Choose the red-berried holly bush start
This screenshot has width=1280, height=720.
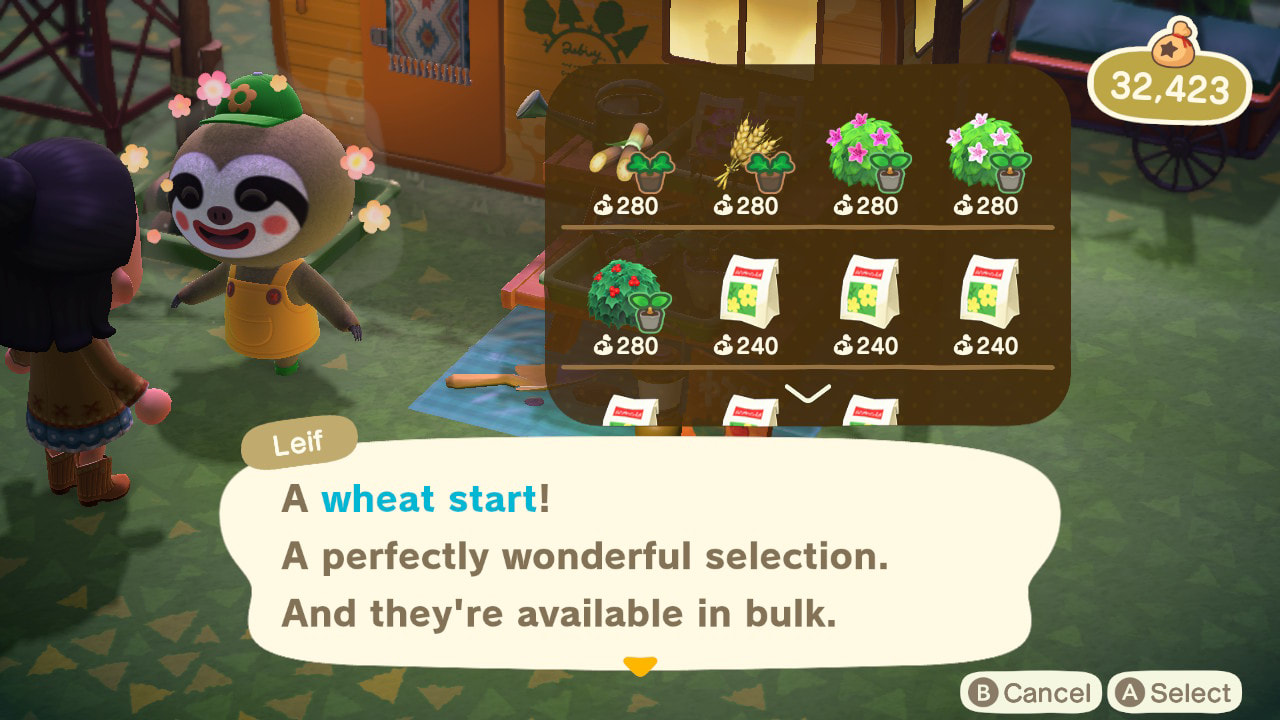pyautogui.click(x=630, y=307)
